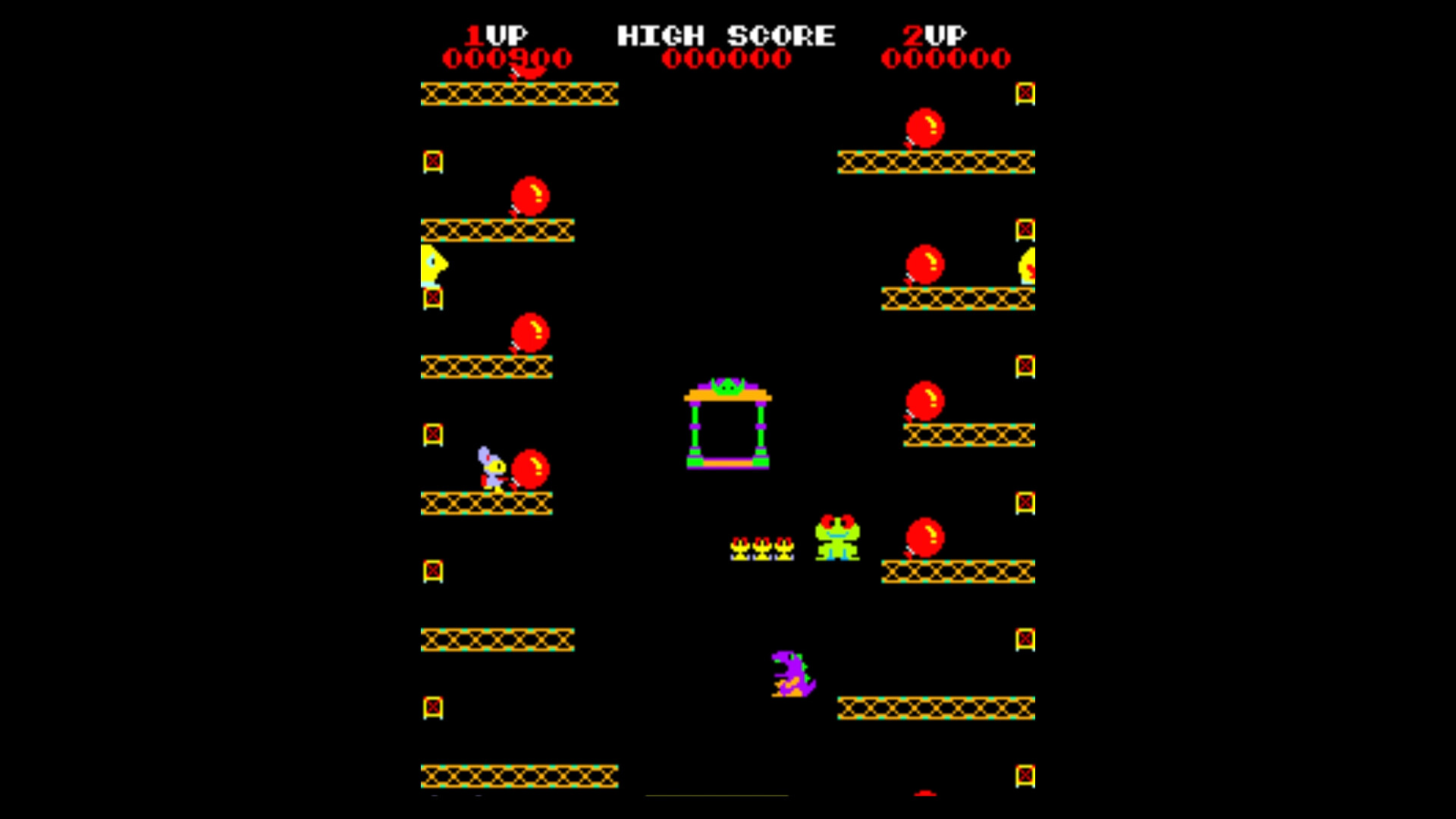The width and height of the screenshot is (1456, 819).
Task: Toggle the red X trapdoor beside the Chack'n player
Action: 432,432
